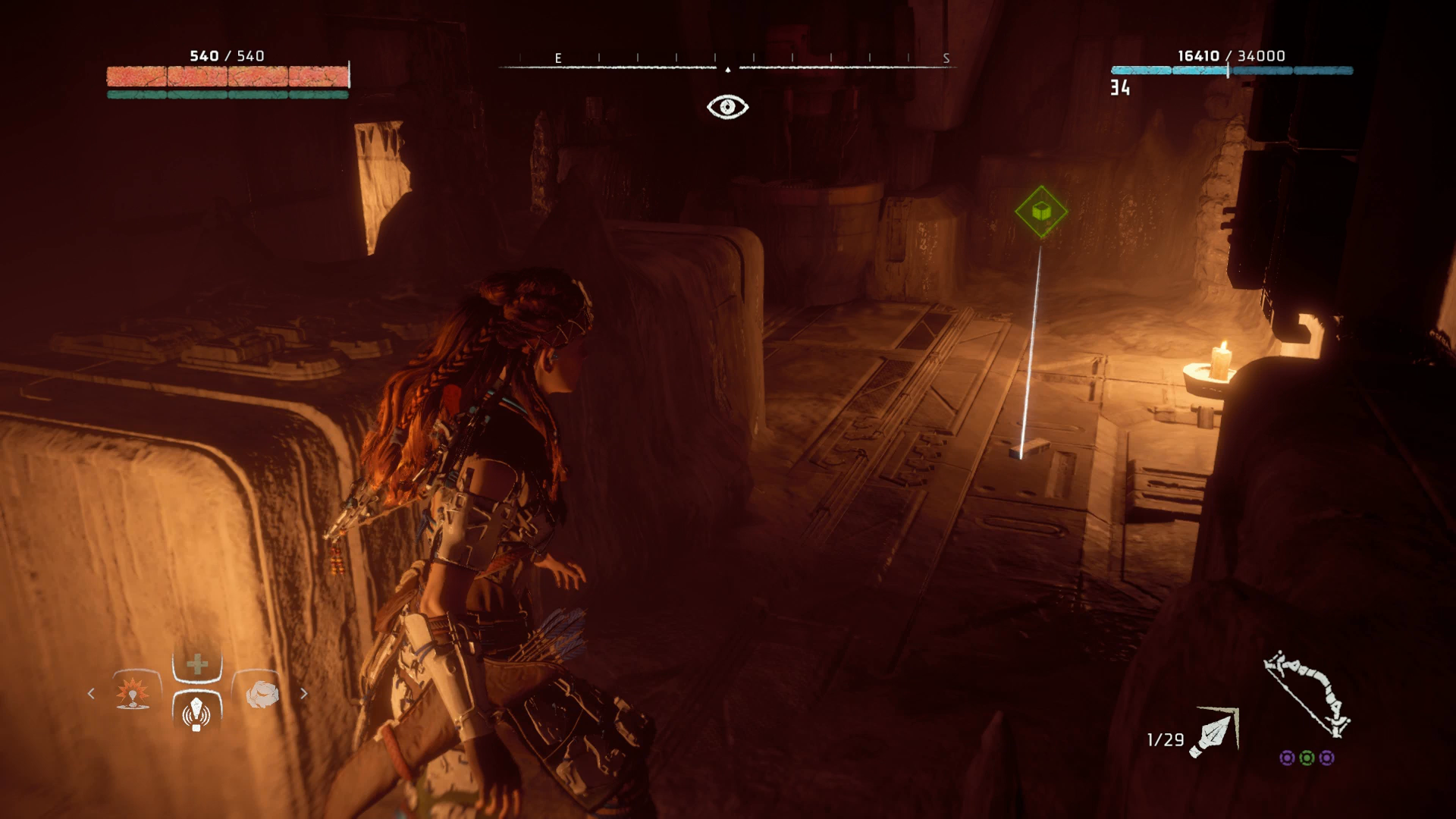Viewport: 1456px width, 819px height.
Task: Click the stealth eye awareness indicator
Action: click(728, 106)
